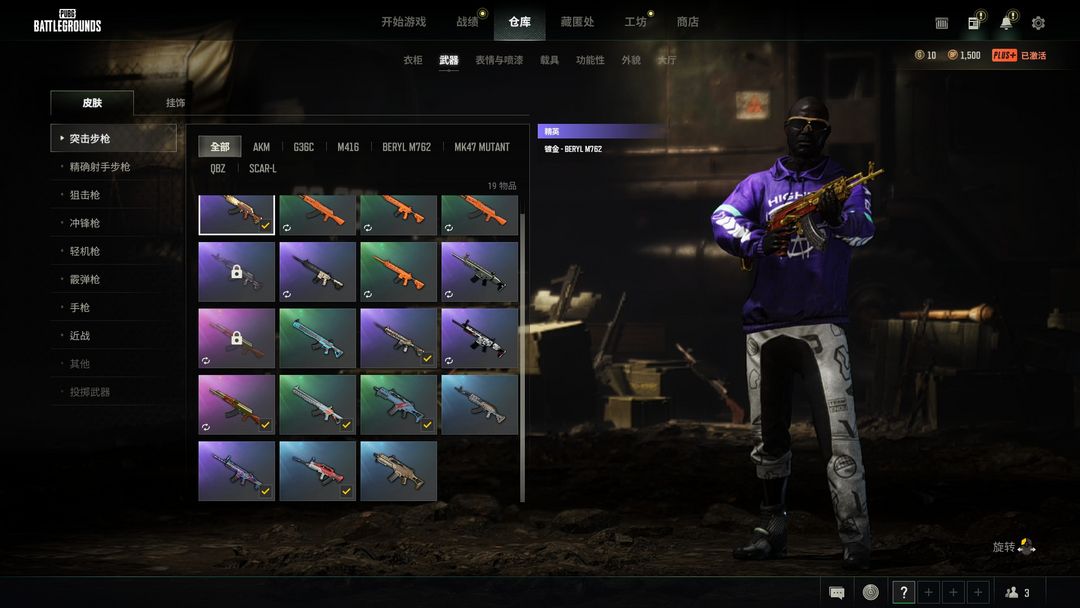Select the 衣柜 wardrobe subtab
The image size is (1080, 608).
[x=413, y=60]
